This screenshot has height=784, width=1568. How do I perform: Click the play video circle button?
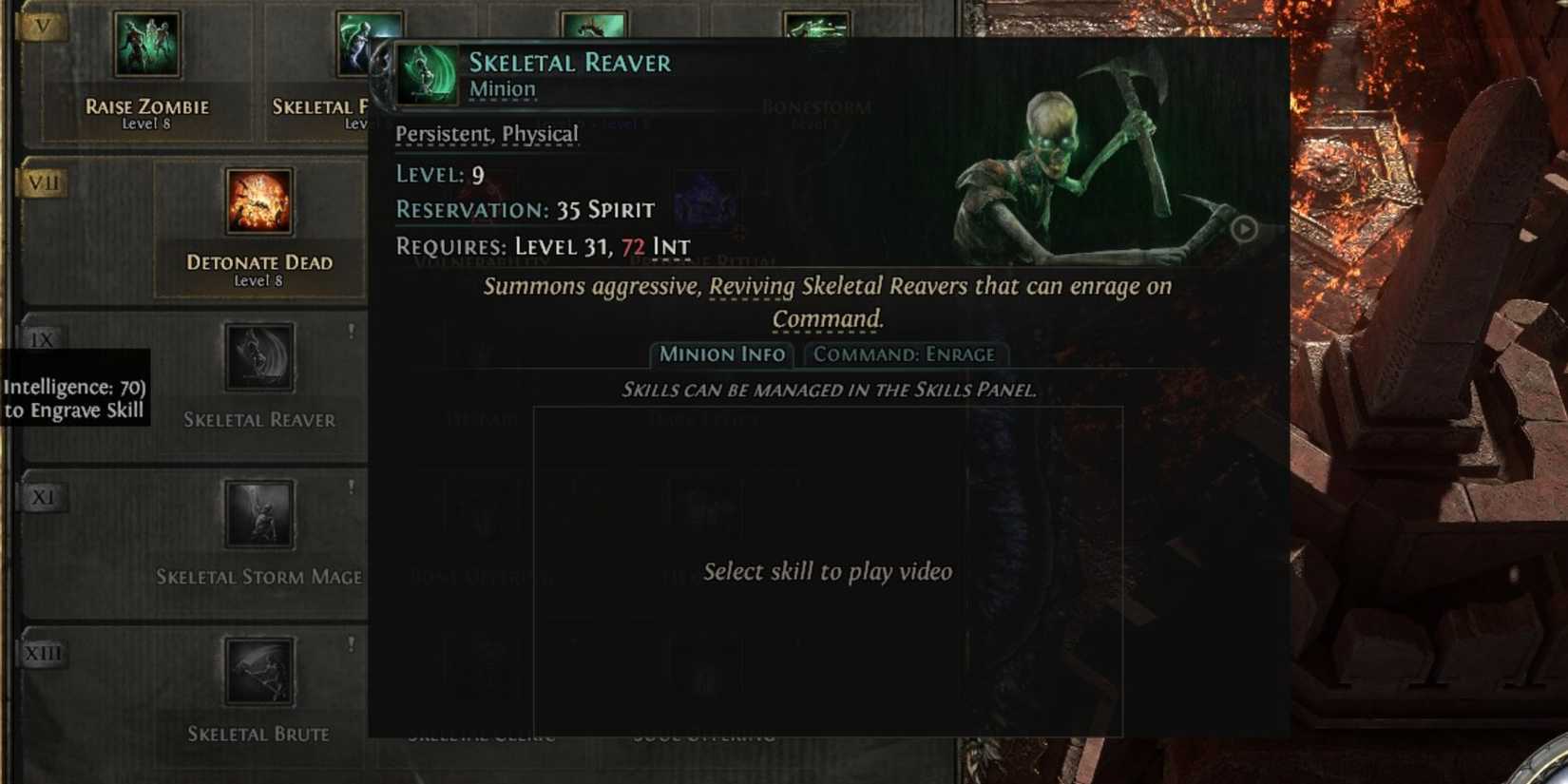coord(1245,230)
